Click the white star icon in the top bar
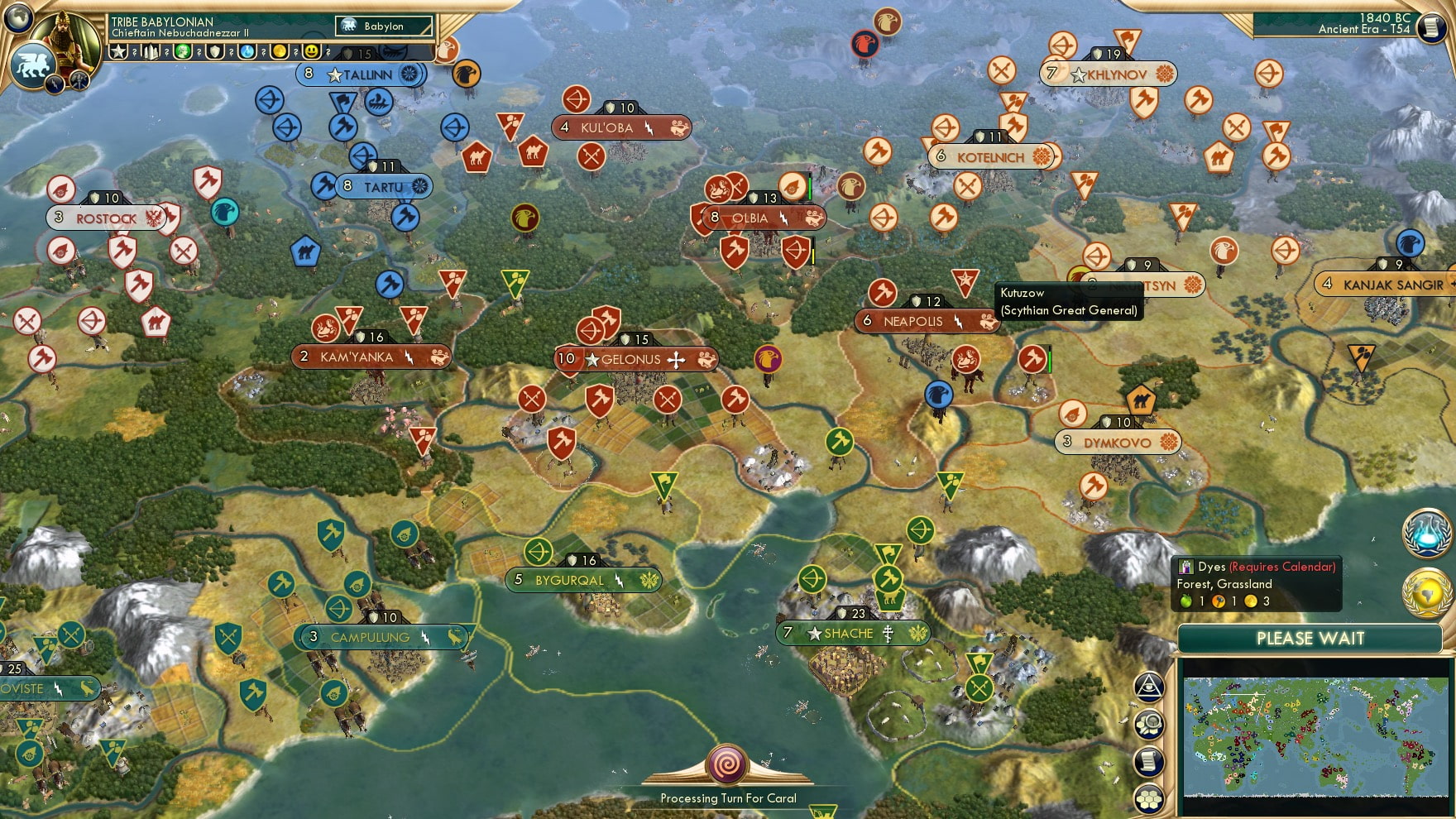Screen dimensions: 1456x819 click(x=118, y=52)
